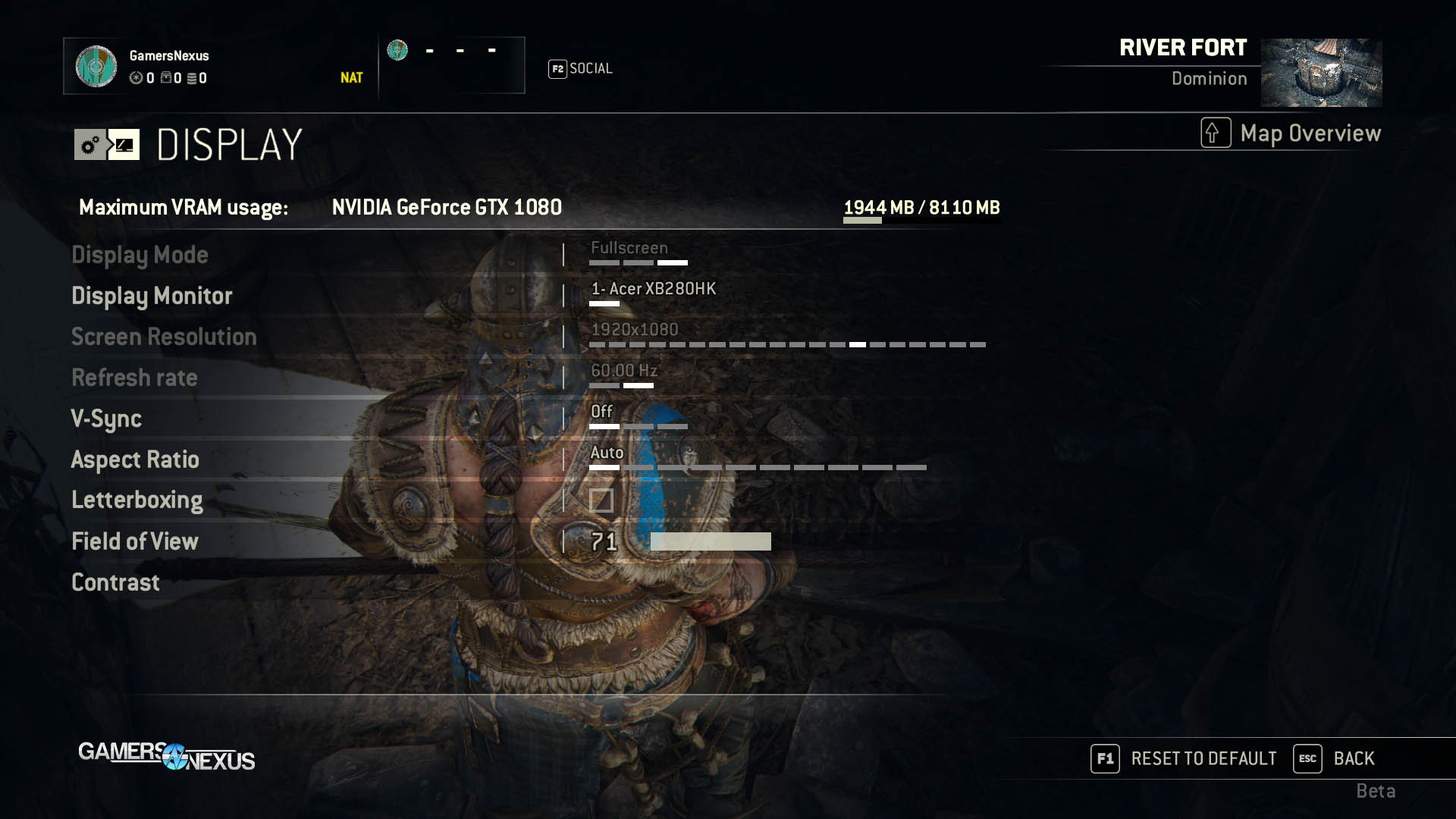Image resolution: width=1456 pixels, height=819 pixels.
Task: Select the Display Mode setting
Action: [140, 255]
